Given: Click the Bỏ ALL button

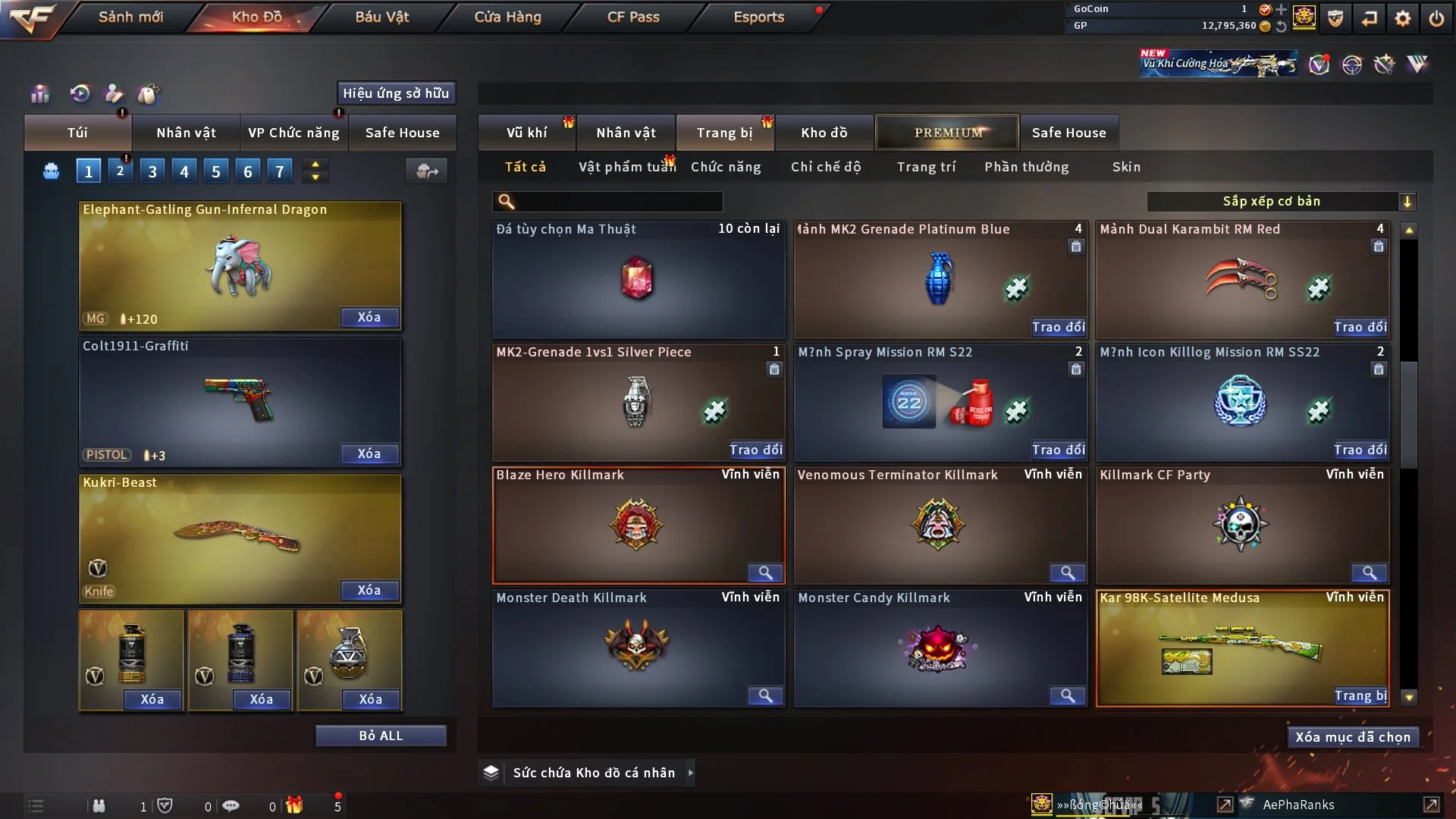Looking at the screenshot, I should [381, 736].
